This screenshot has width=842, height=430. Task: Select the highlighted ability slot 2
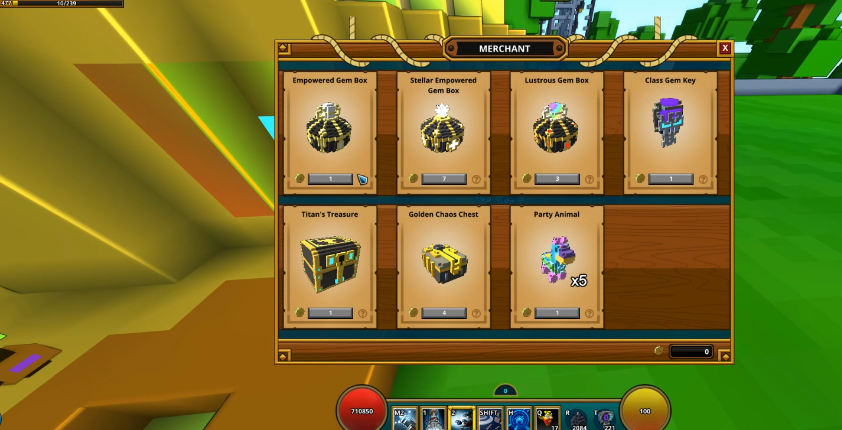tap(462, 419)
